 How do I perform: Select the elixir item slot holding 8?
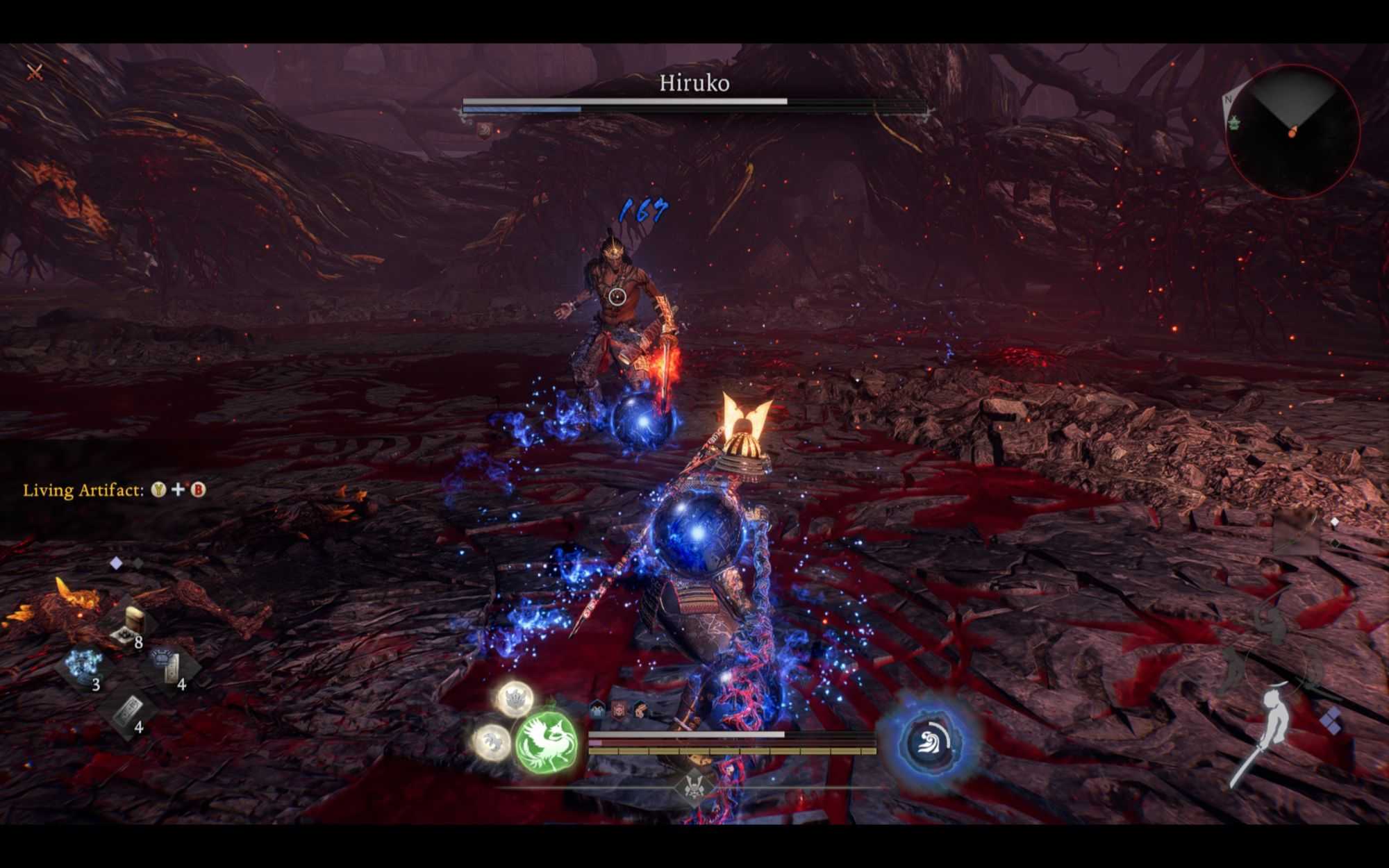[x=130, y=623]
